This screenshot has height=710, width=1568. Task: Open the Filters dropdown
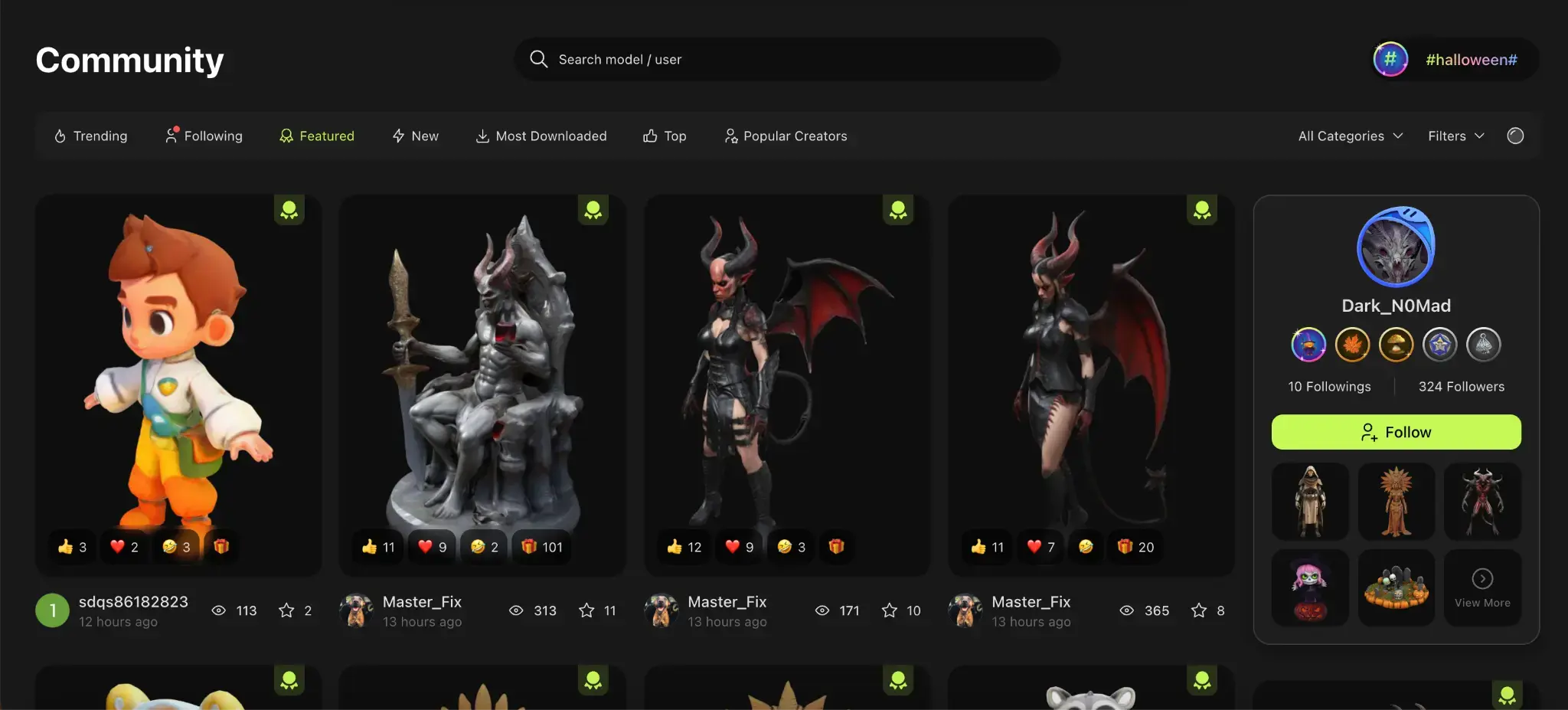click(1454, 136)
